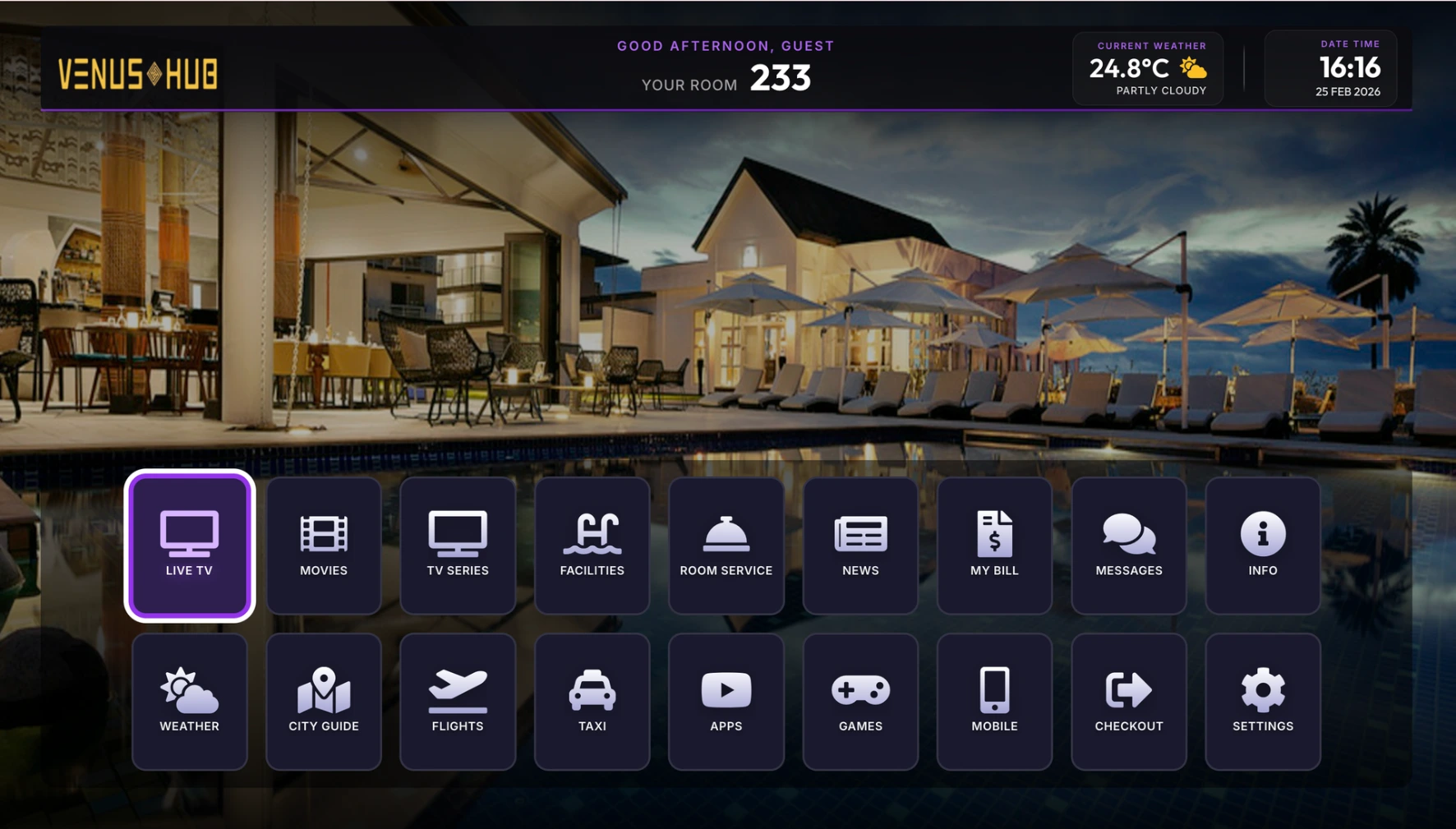
Task: Open the Games tile
Action: 860,701
